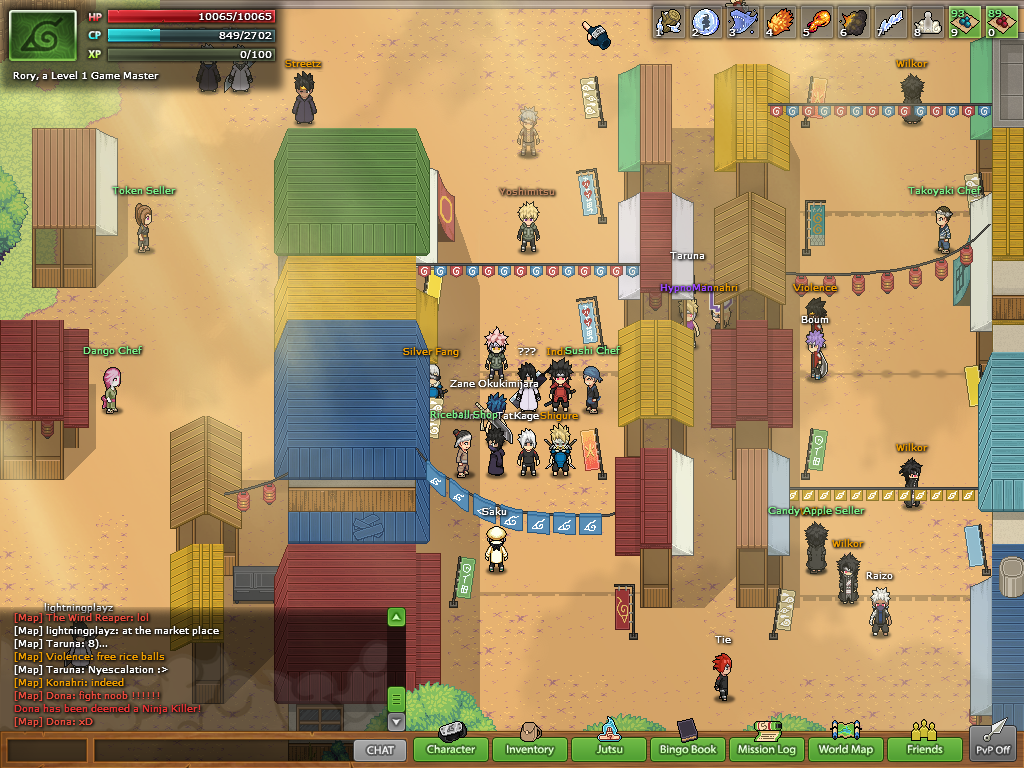The image size is (1024, 768).
Task: Use the ice blade jutsu in slot 7
Action: [x=892, y=22]
